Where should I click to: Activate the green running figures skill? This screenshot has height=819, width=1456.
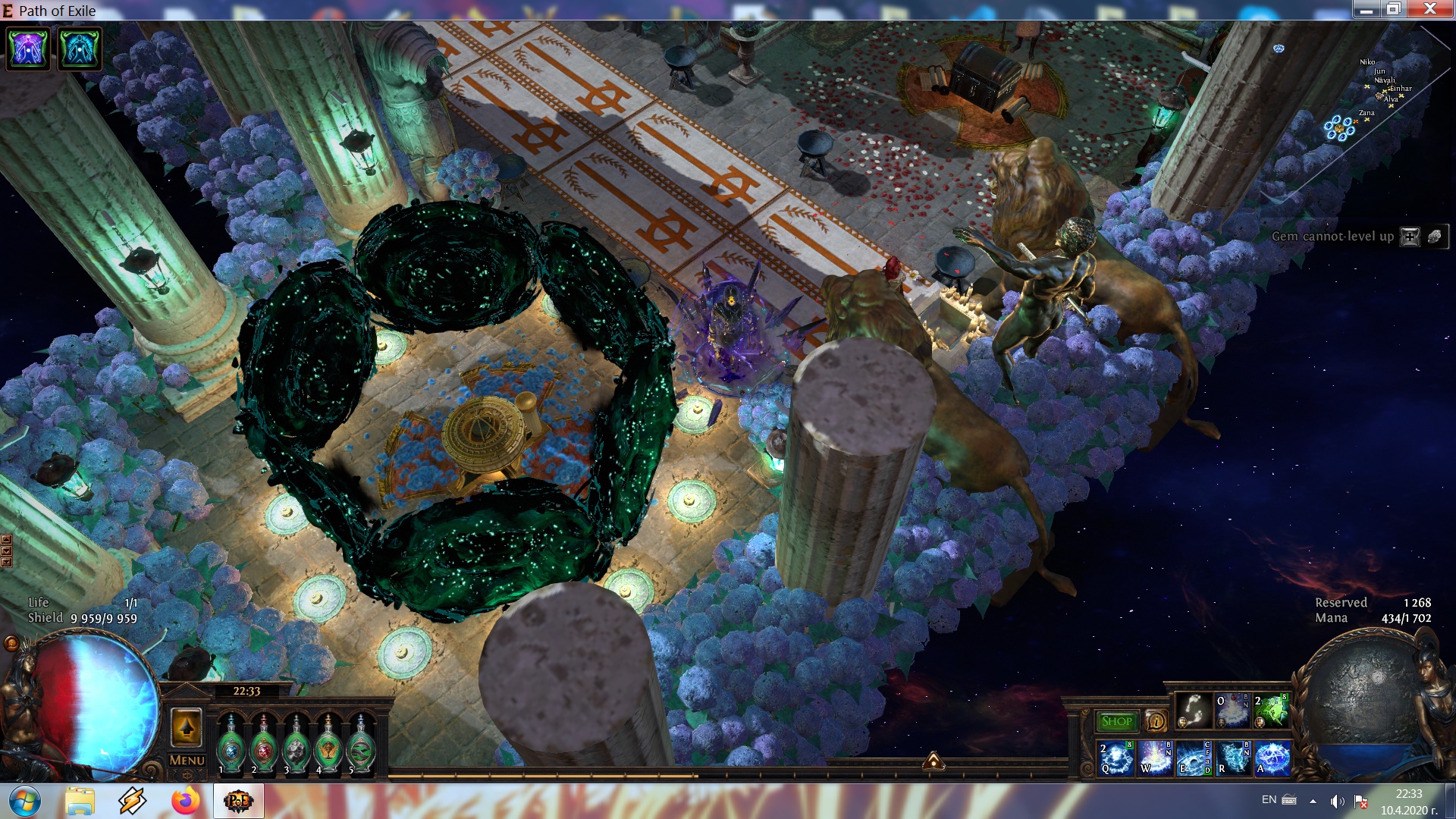(x=1272, y=711)
